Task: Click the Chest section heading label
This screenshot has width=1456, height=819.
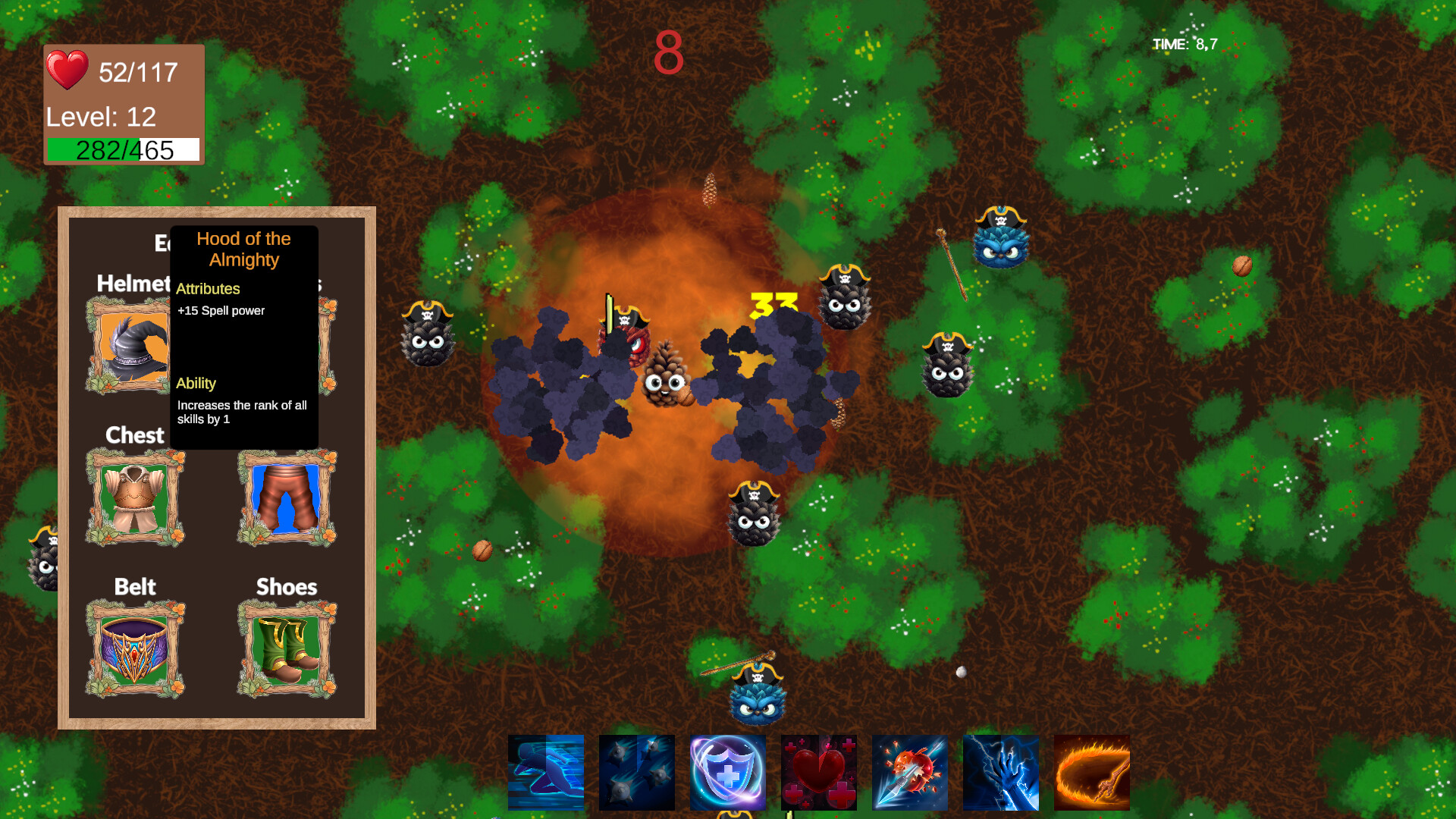Action: click(134, 435)
